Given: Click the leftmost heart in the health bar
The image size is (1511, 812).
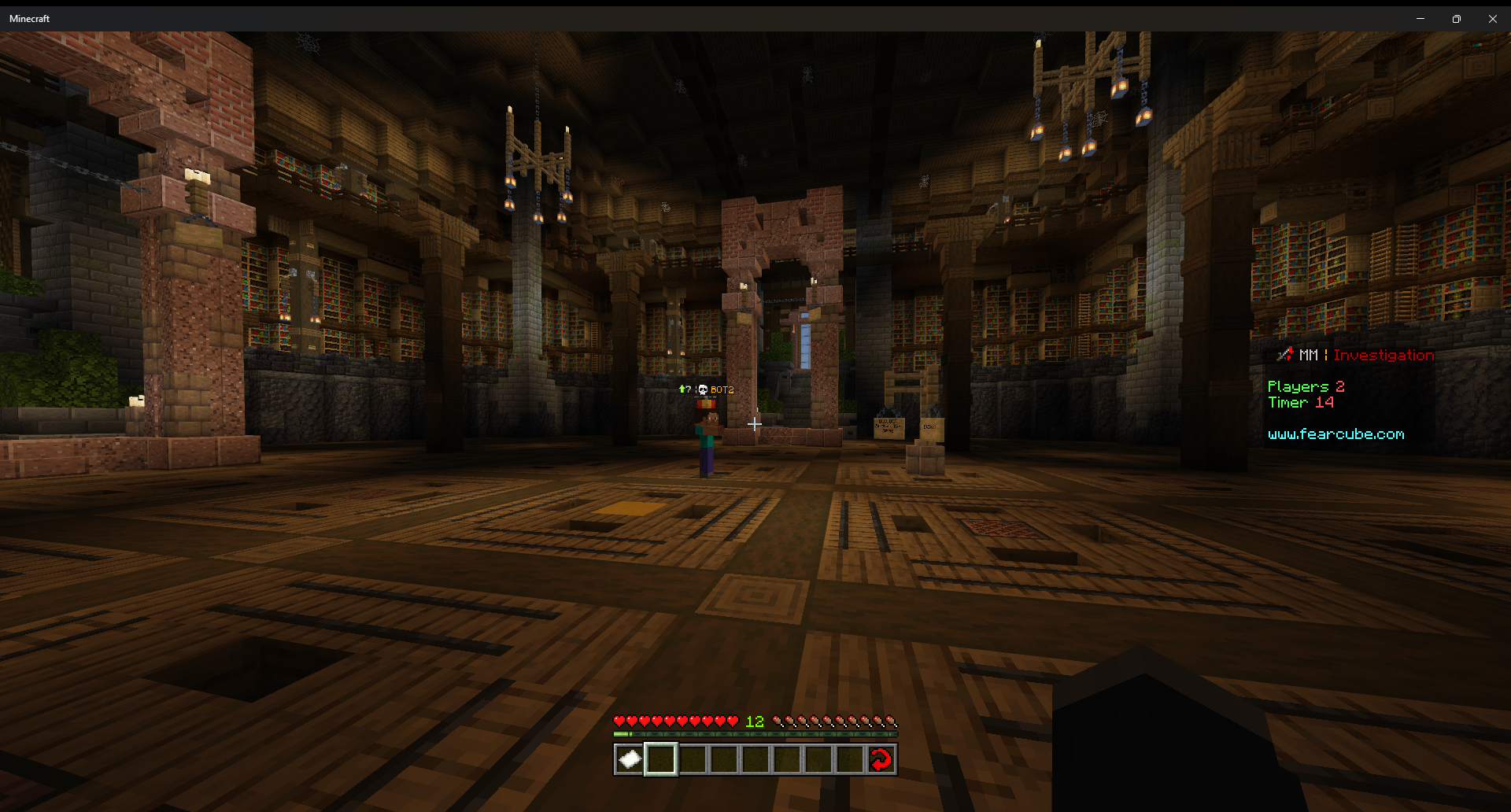Looking at the screenshot, I should pyautogui.click(x=620, y=720).
